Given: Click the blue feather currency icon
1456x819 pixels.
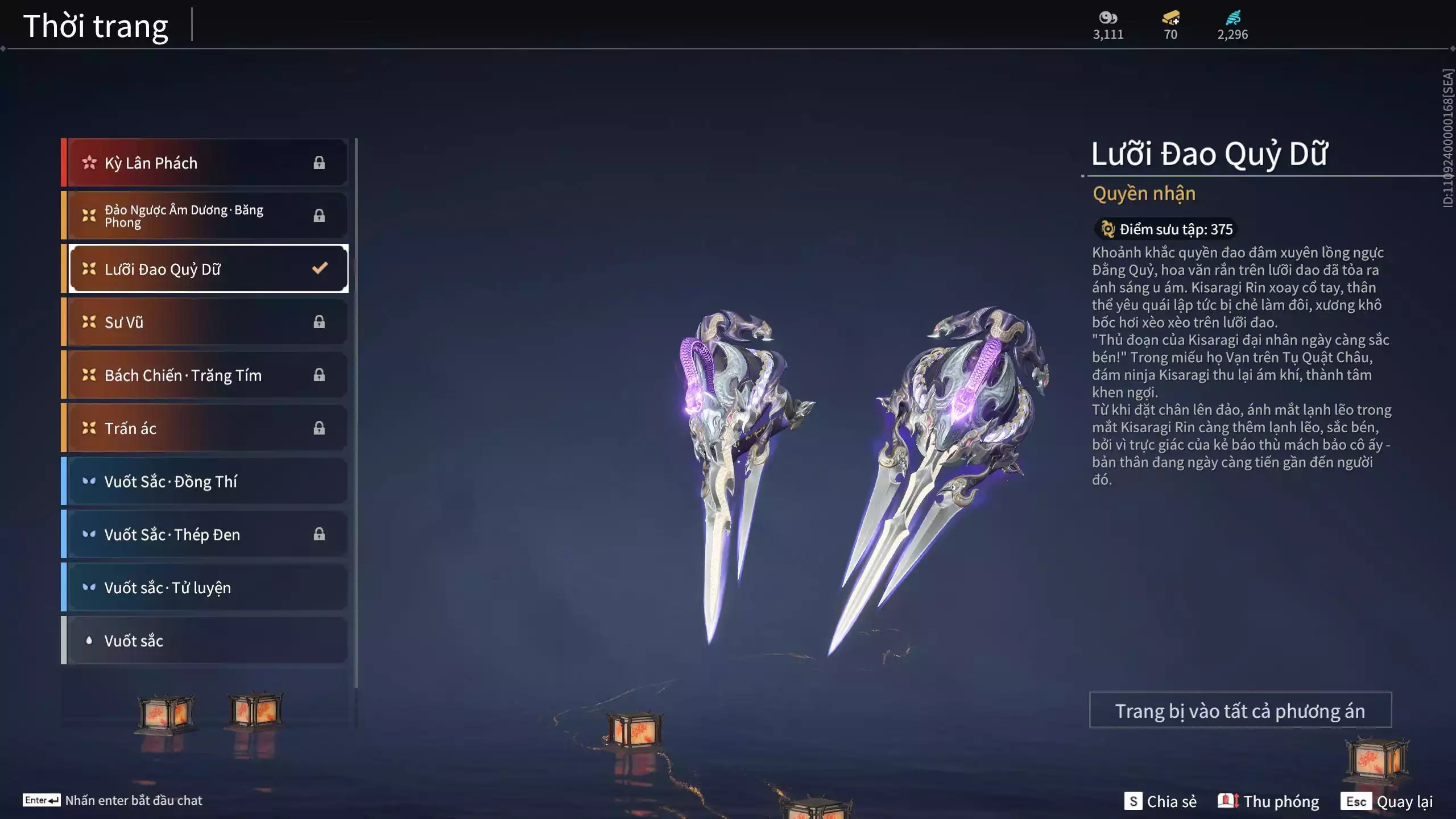Looking at the screenshot, I should (x=1232, y=18).
